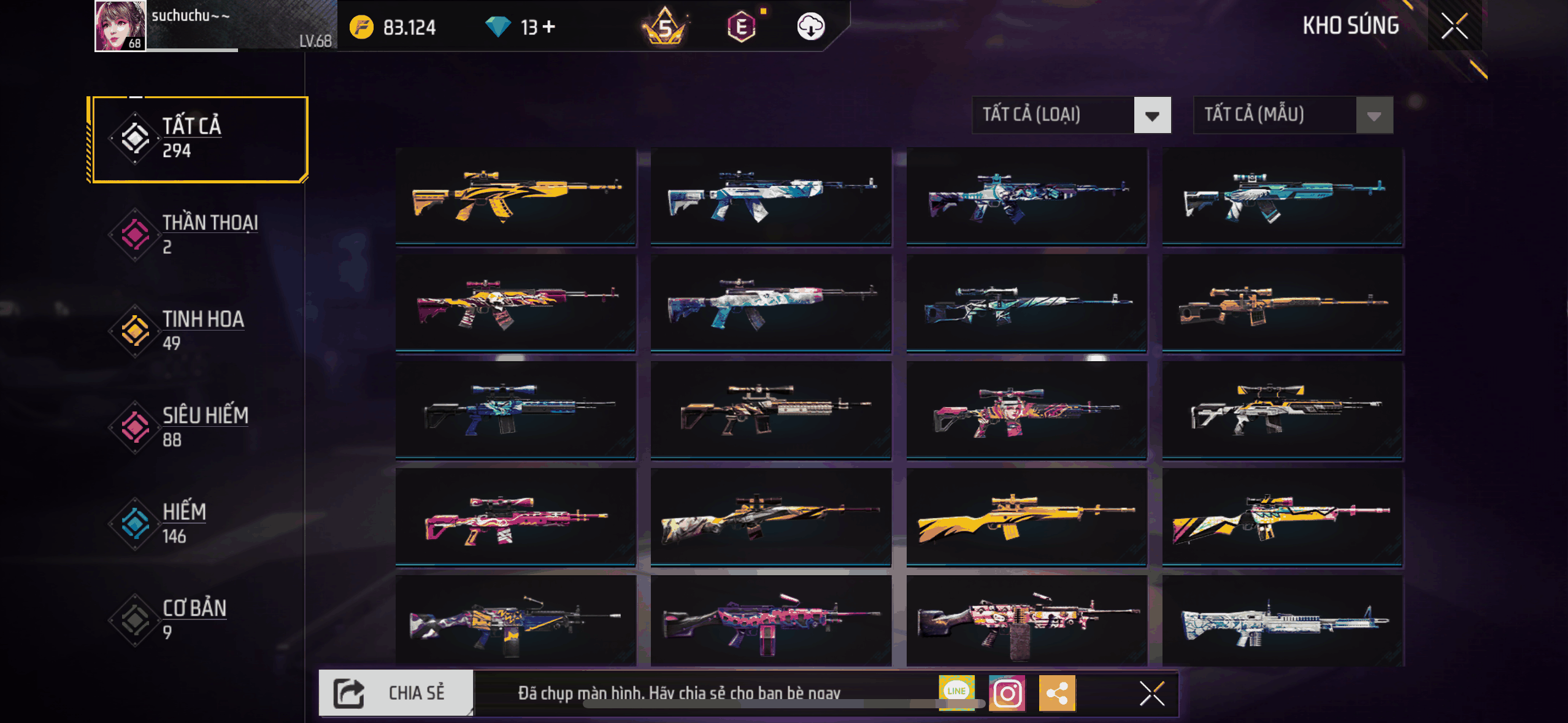Select the Tất Cả category tab
Screen dimensions: 1568x723
[198, 139]
